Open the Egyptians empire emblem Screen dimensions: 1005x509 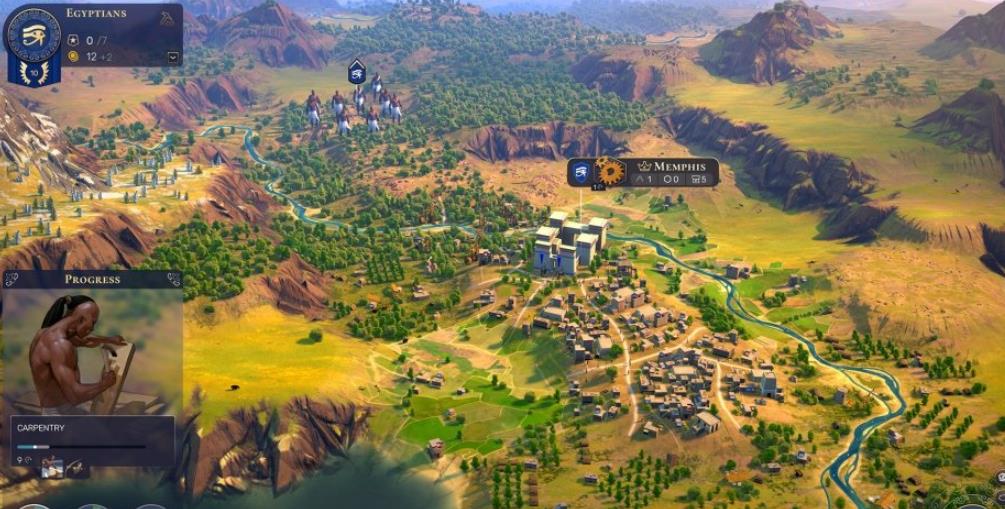(x=34, y=35)
